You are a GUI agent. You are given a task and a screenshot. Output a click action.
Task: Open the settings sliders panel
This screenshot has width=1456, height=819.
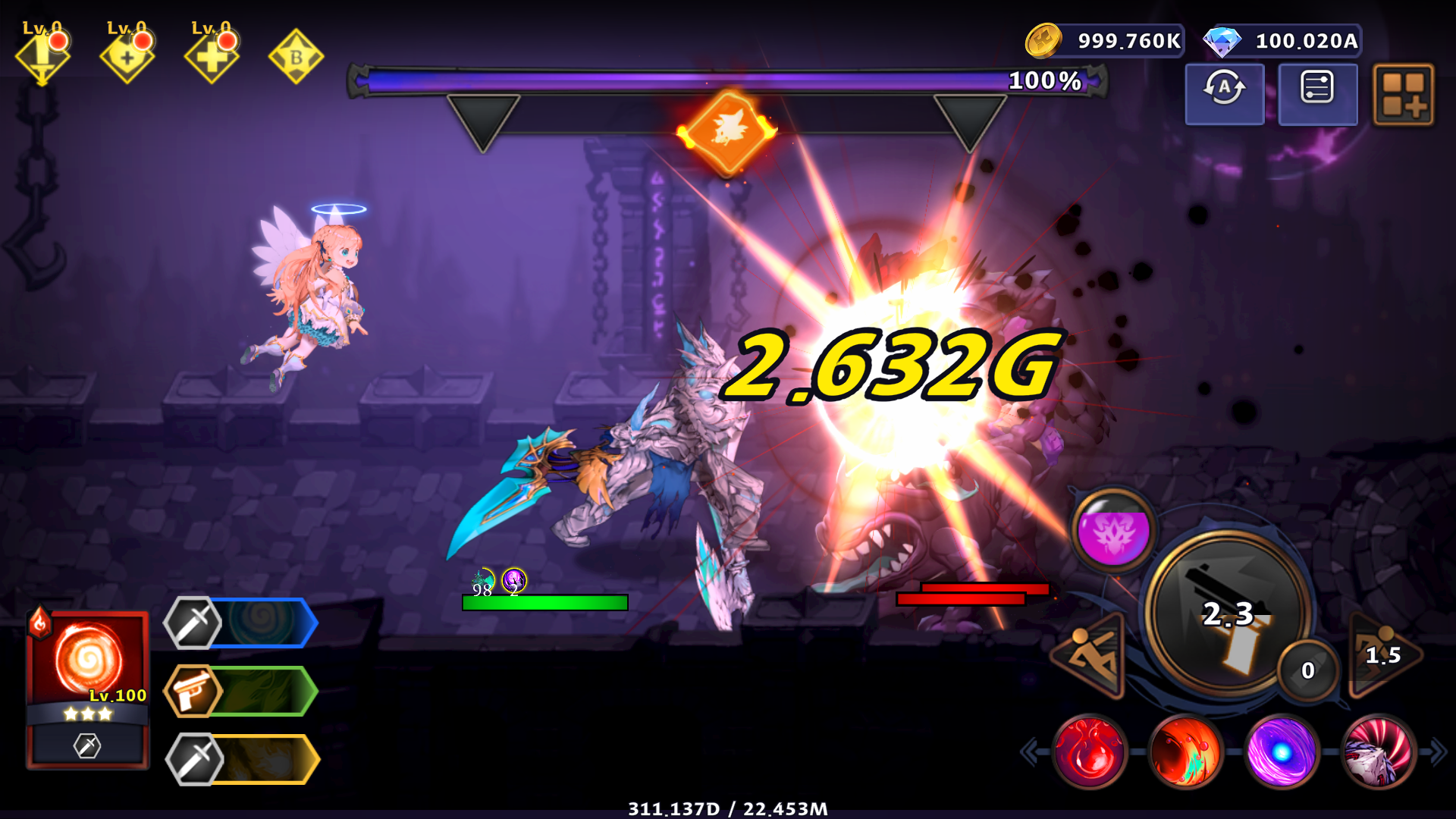click(x=1317, y=93)
